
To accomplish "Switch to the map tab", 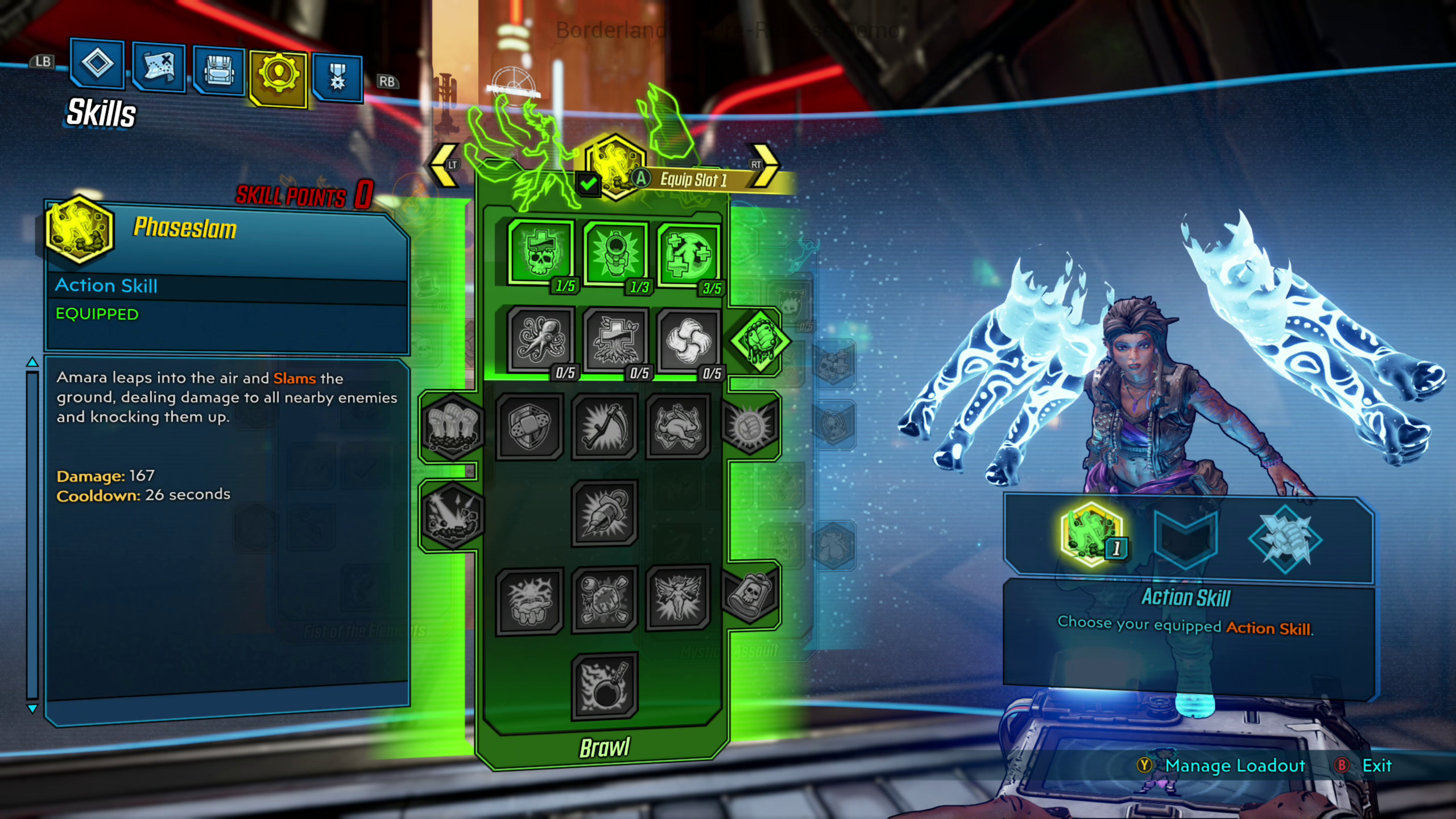I will click(159, 68).
